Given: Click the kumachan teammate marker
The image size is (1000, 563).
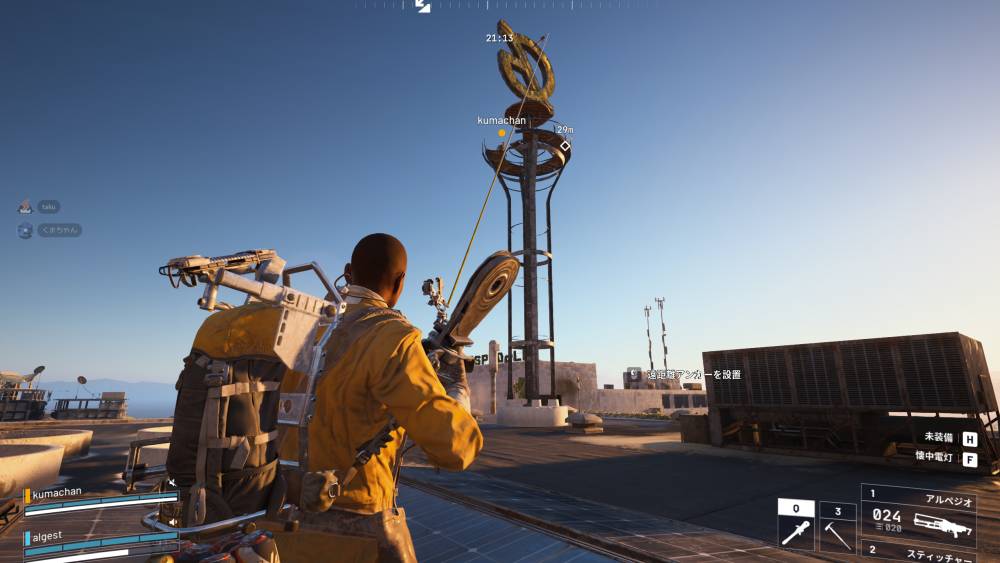Looking at the screenshot, I should pos(502,132).
